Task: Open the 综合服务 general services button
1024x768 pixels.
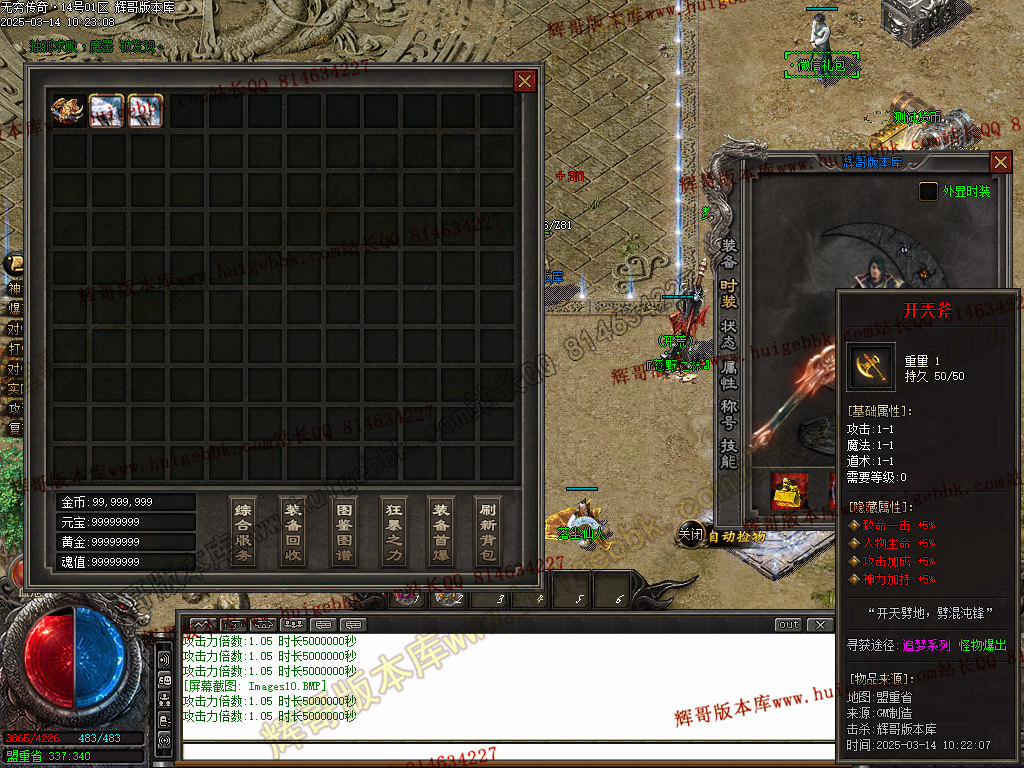Action: coord(243,531)
